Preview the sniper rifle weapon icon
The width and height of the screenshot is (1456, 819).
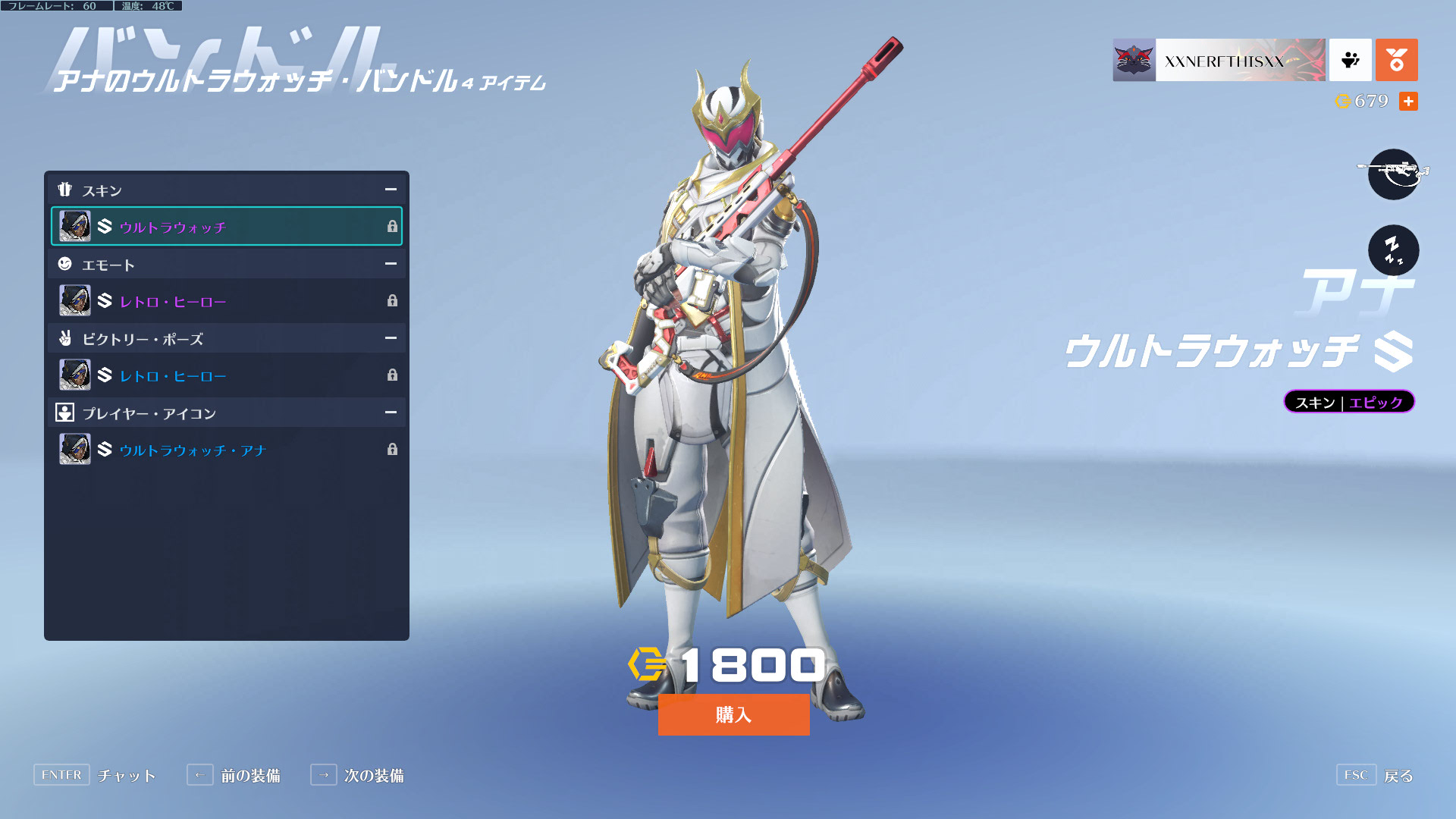(1393, 174)
